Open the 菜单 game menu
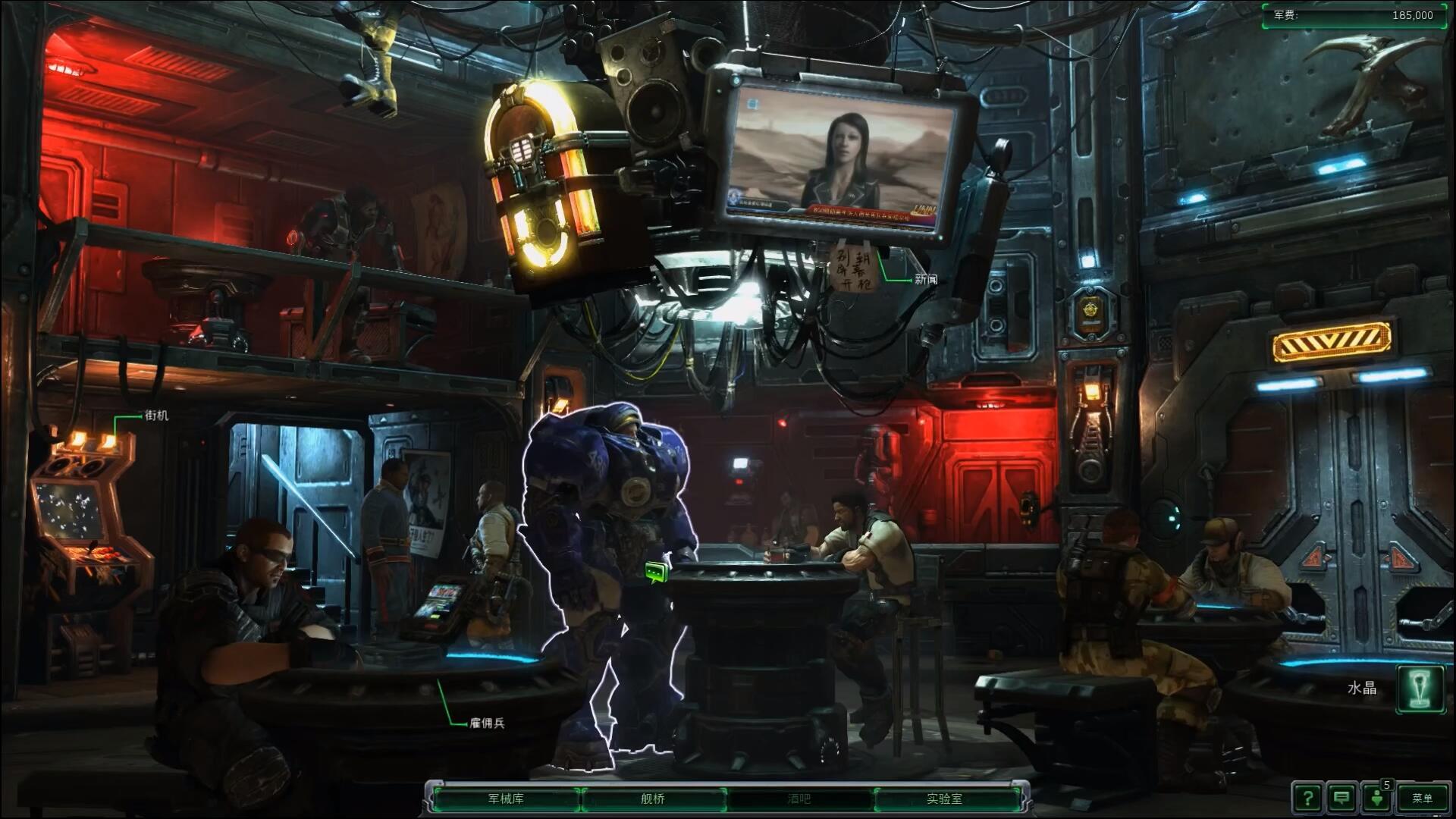The width and height of the screenshot is (1456, 819). 1422,798
